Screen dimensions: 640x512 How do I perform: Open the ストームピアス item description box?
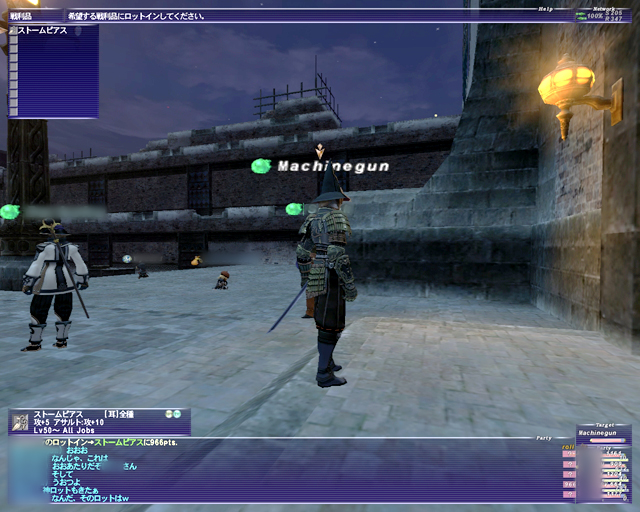[99, 420]
